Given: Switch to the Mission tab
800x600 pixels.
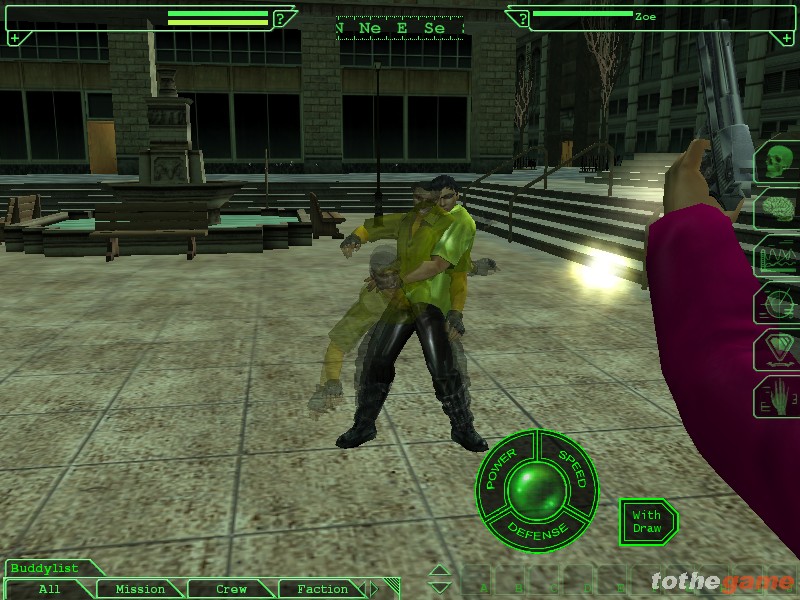Looking at the screenshot, I should click(x=140, y=589).
